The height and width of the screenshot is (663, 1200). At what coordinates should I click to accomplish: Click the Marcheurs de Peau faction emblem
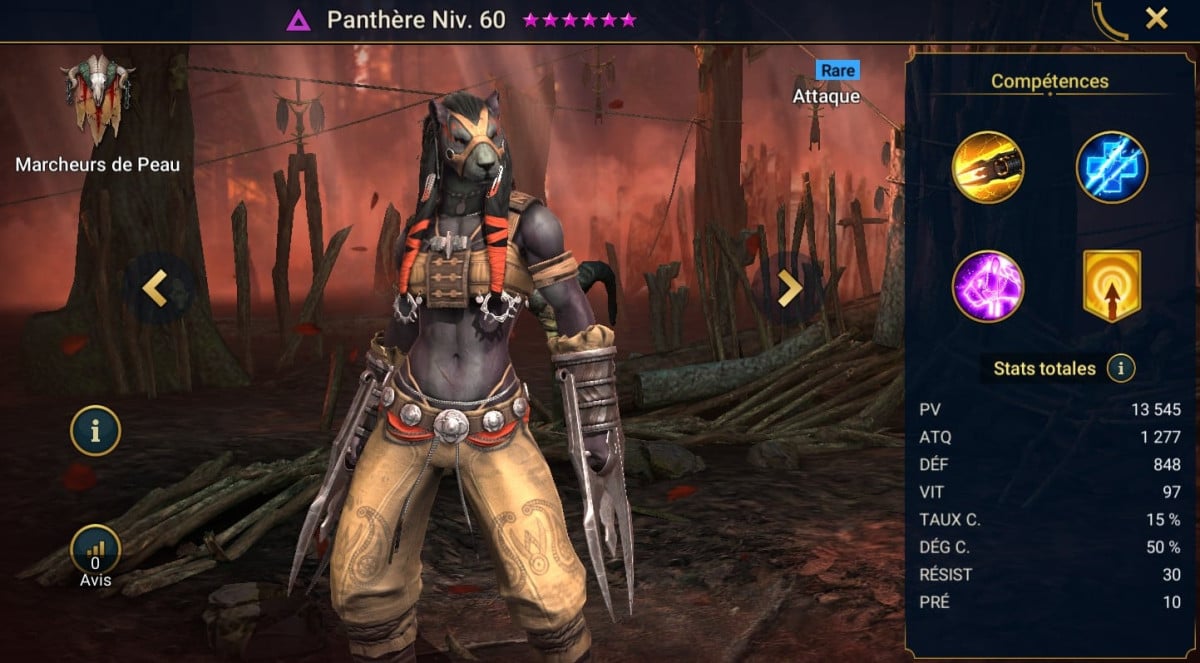[x=97, y=100]
